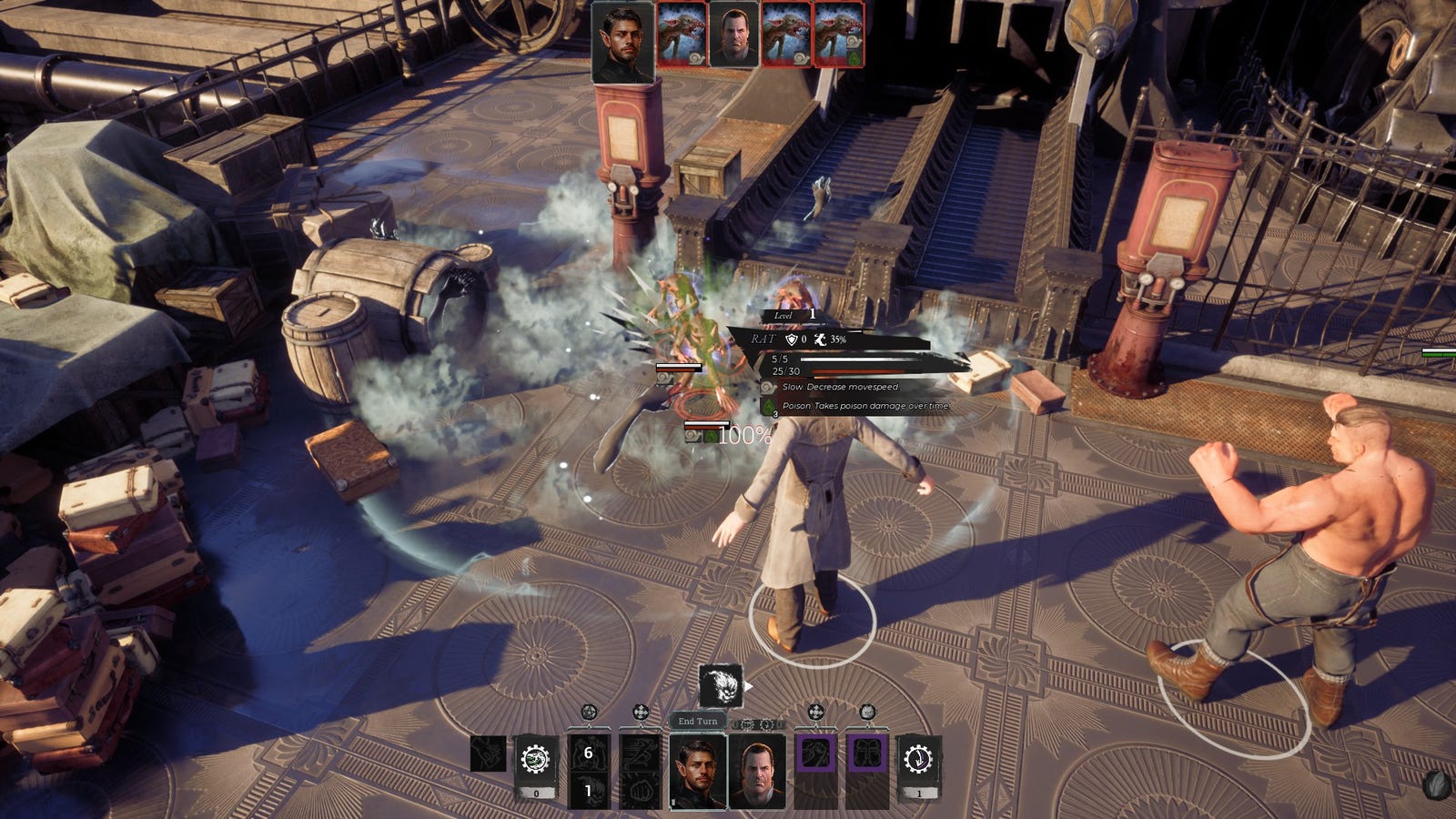The height and width of the screenshot is (819, 1456).
Task: Select the poisoned rat in the turn order
Action: point(839,35)
